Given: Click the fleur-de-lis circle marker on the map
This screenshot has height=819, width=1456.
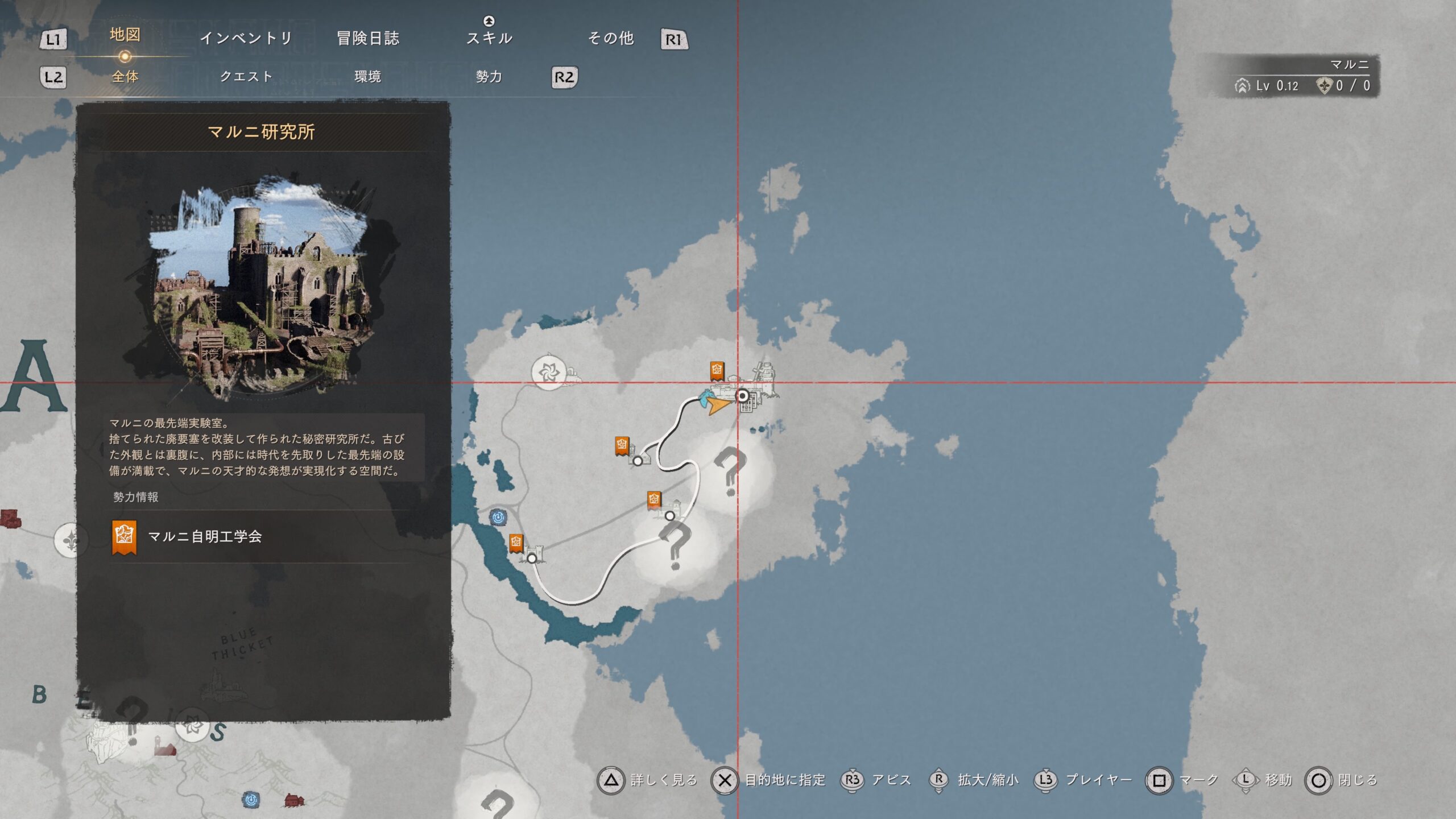Looking at the screenshot, I should click(71, 539).
